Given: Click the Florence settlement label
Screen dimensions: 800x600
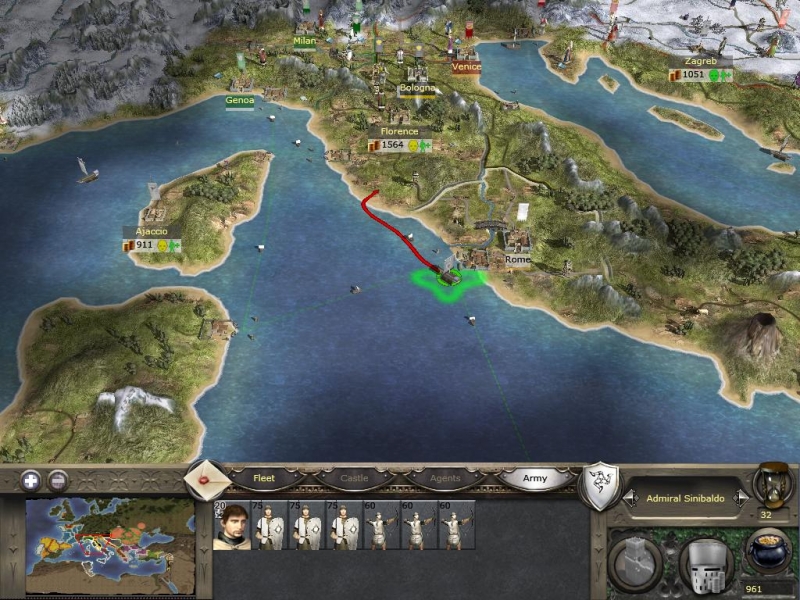Looking at the screenshot, I should pos(399,132).
